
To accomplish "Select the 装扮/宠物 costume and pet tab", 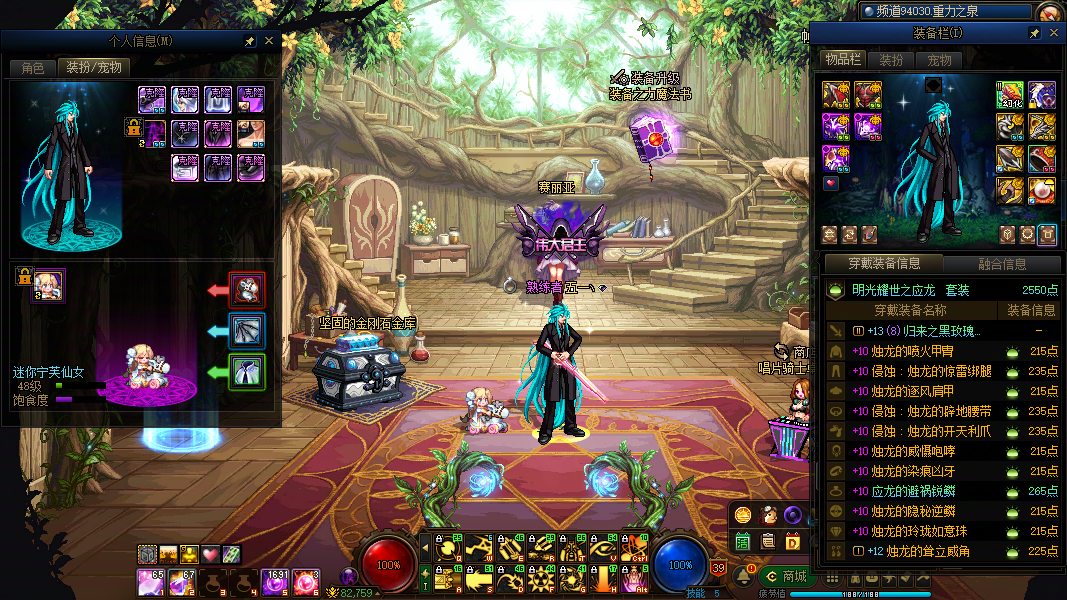I will tap(93, 68).
